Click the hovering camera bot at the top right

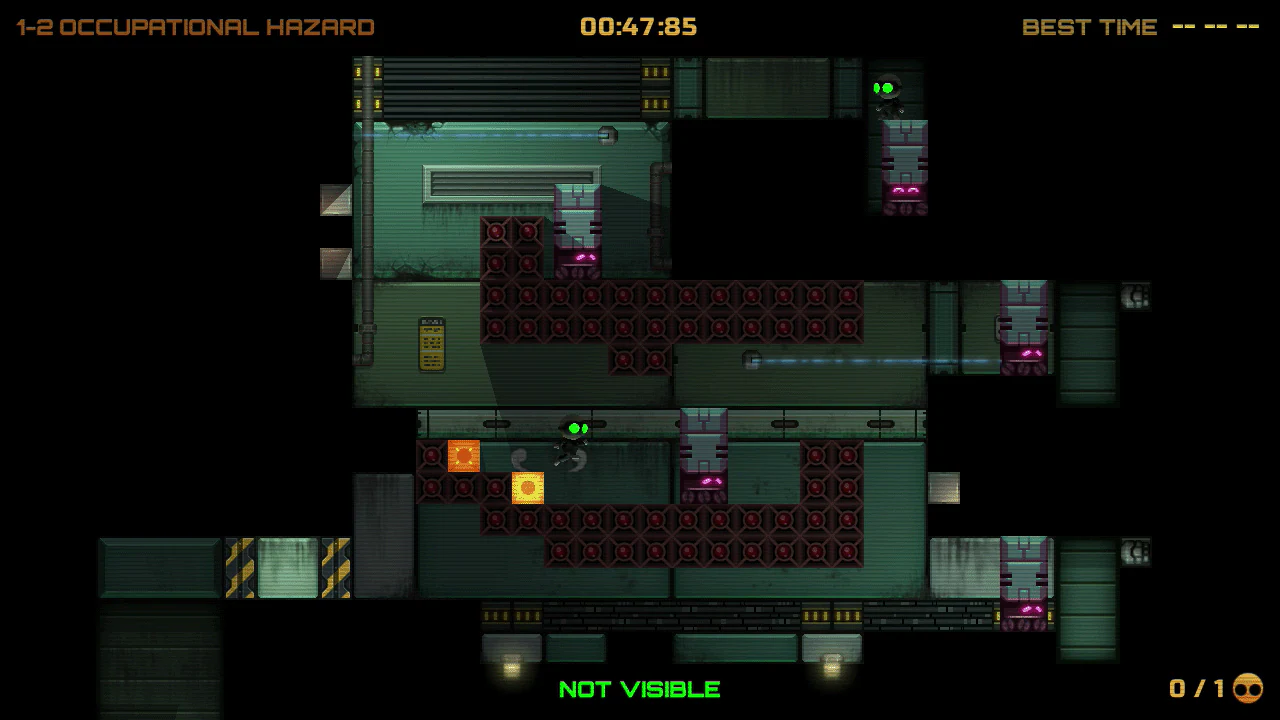(886, 88)
